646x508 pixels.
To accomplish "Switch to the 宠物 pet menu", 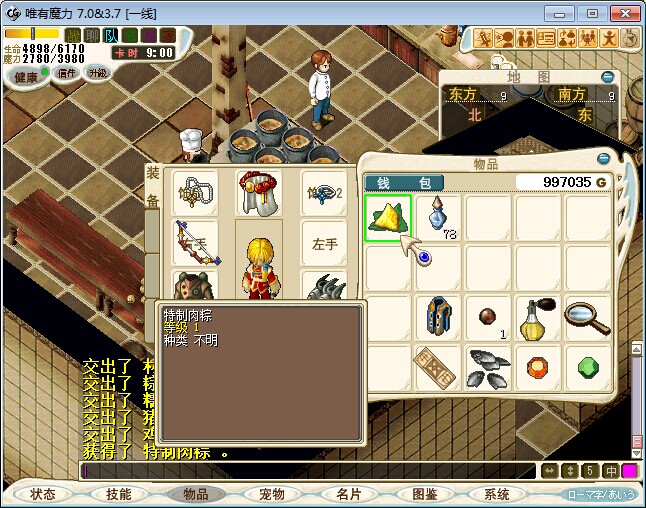I will 271,494.
